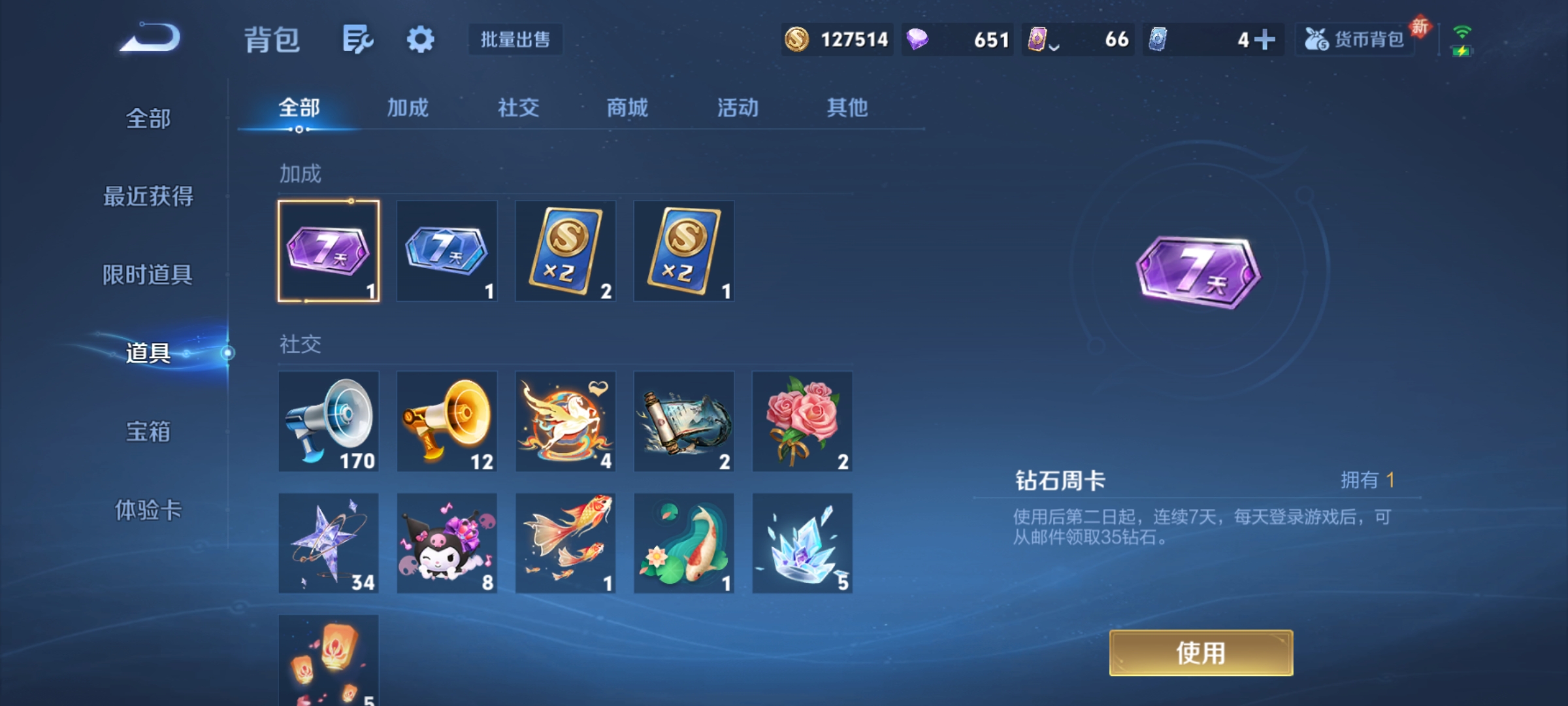Select the flying pegasus heart item

[x=566, y=422]
